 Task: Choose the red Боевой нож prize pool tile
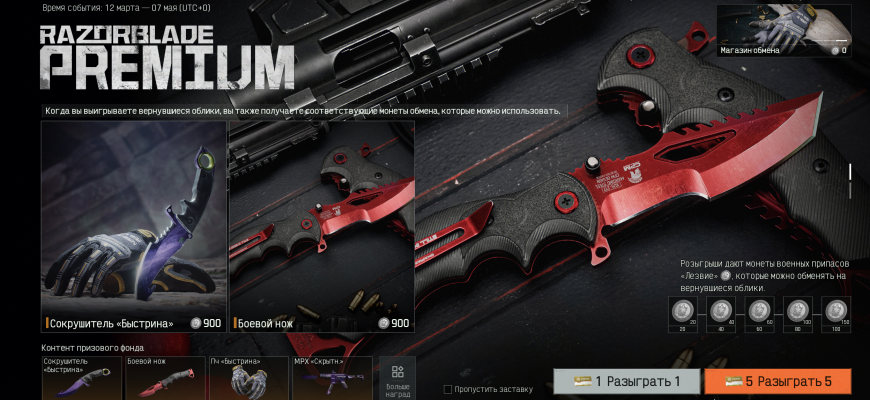tap(165, 378)
